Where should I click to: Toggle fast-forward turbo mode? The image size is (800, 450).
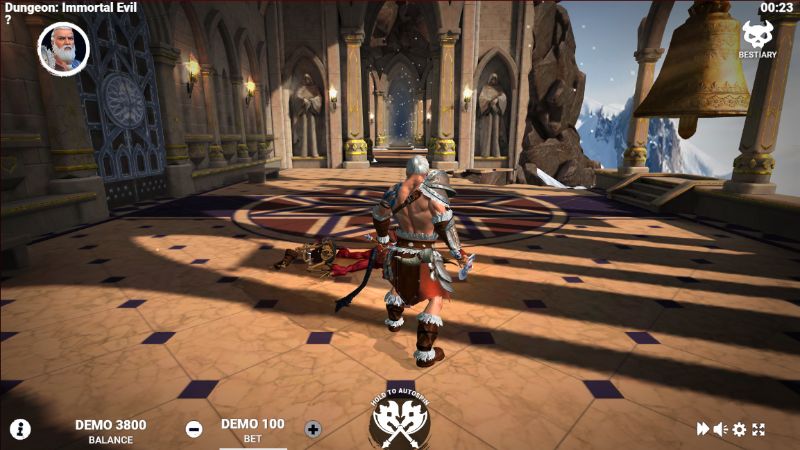coord(703,429)
